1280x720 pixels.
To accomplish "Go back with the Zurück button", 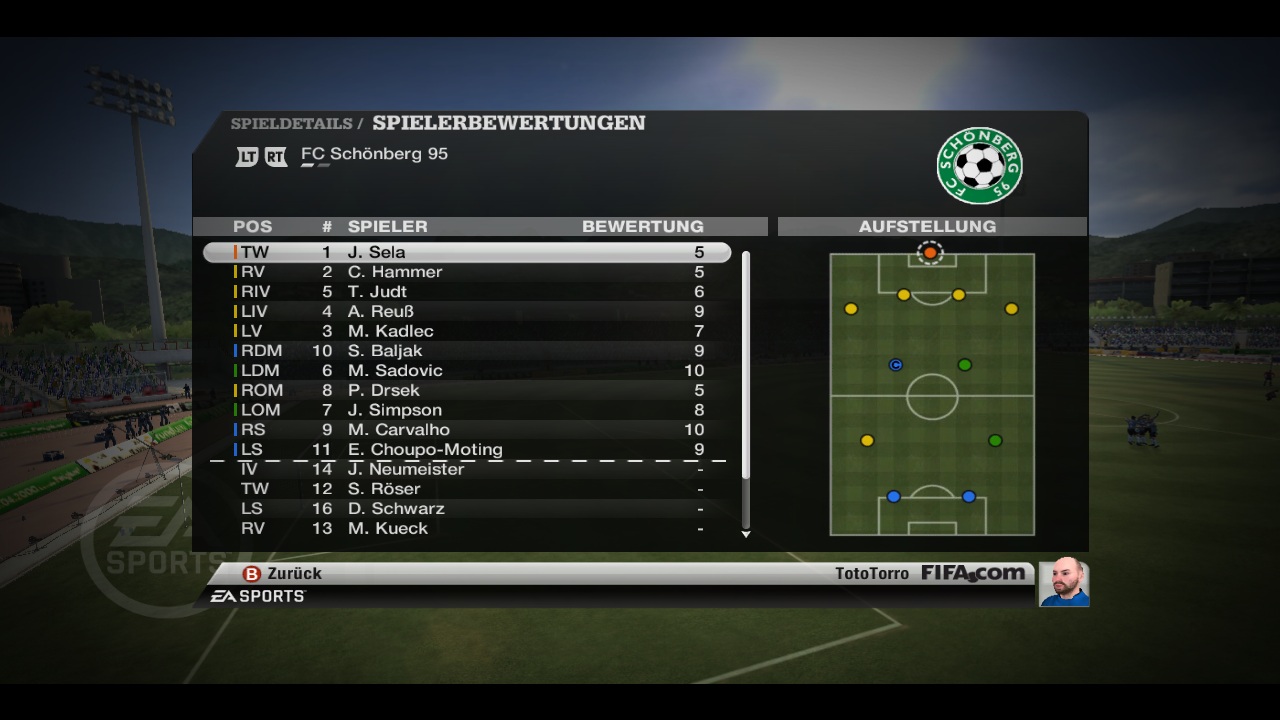I will tap(283, 574).
